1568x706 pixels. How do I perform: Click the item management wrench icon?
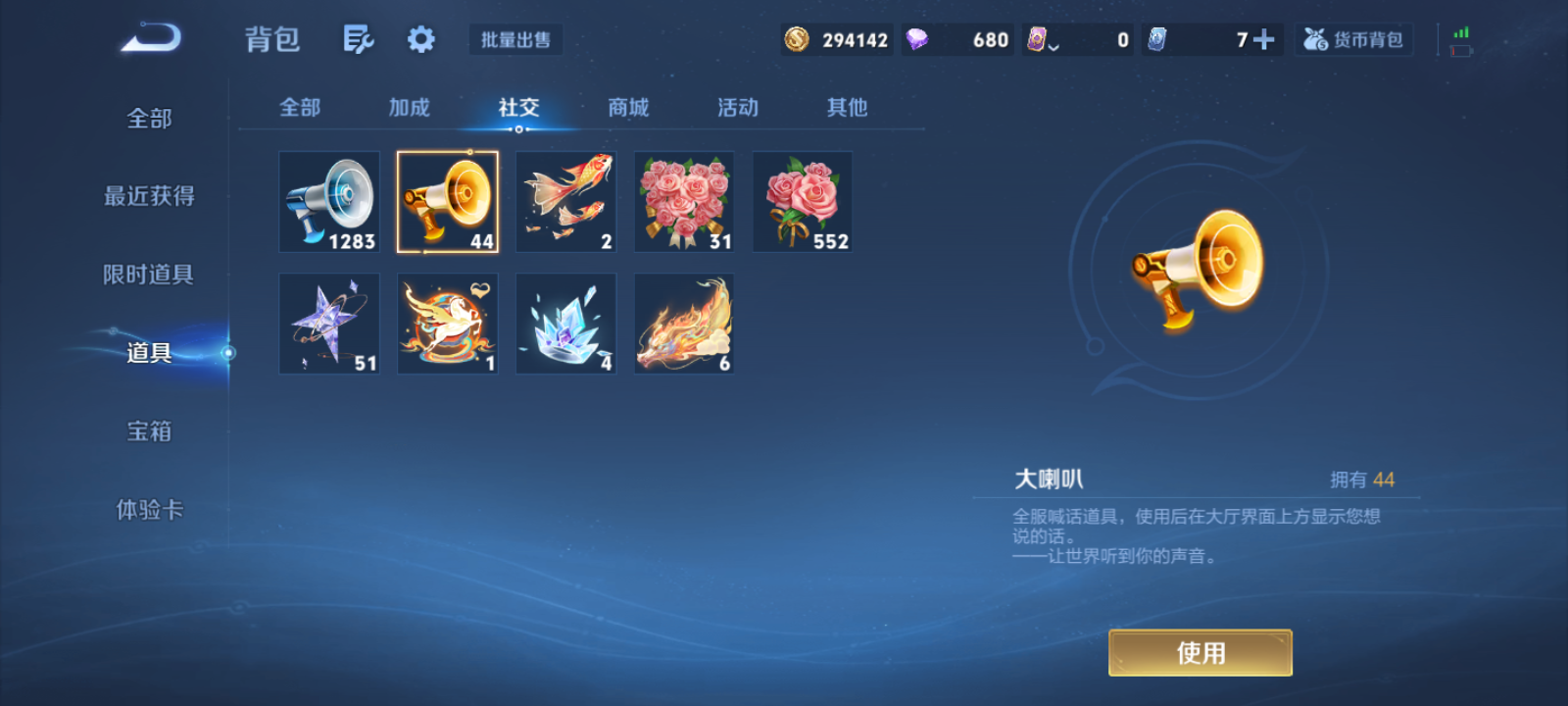tap(358, 37)
